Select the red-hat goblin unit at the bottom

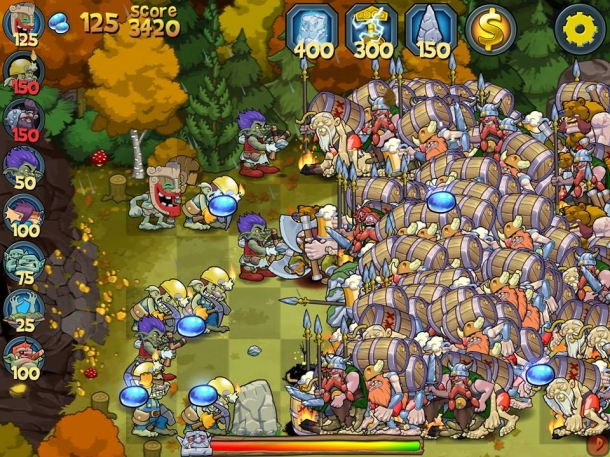(x=22, y=354)
